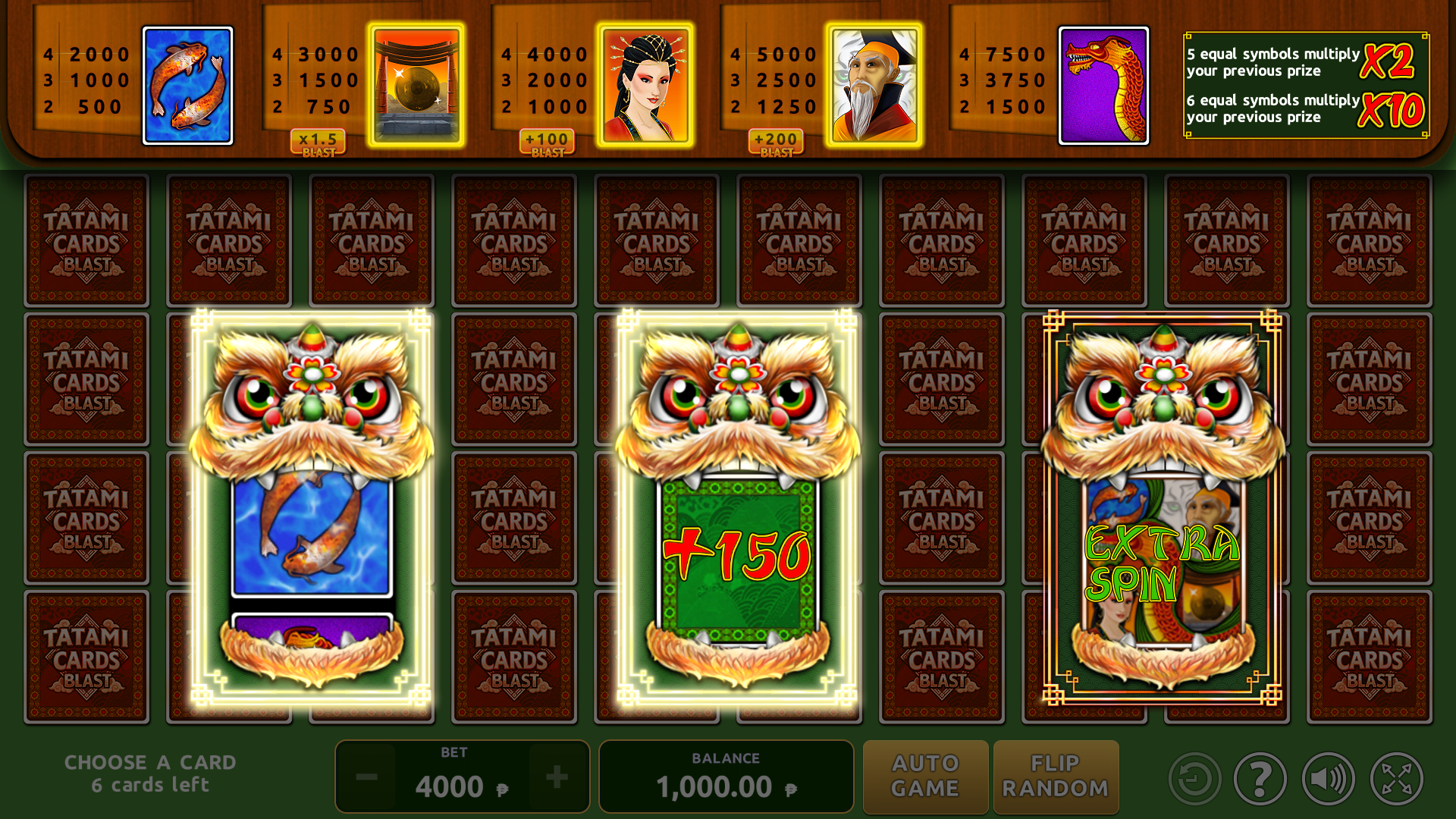Increase the bet with the plus button
The image size is (1456, 819).
(557, 777)
